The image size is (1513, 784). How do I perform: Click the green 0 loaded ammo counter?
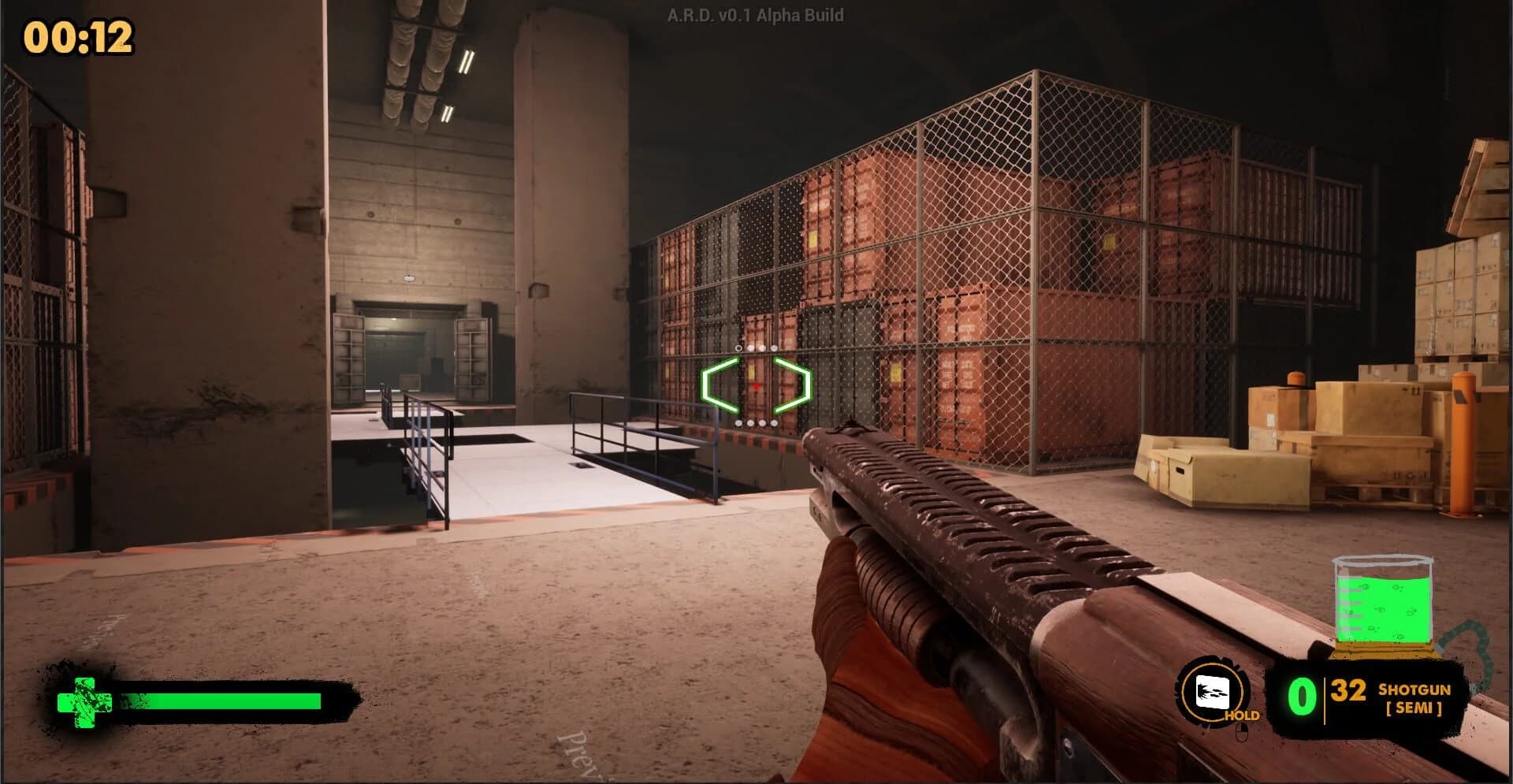(1302, 697)
